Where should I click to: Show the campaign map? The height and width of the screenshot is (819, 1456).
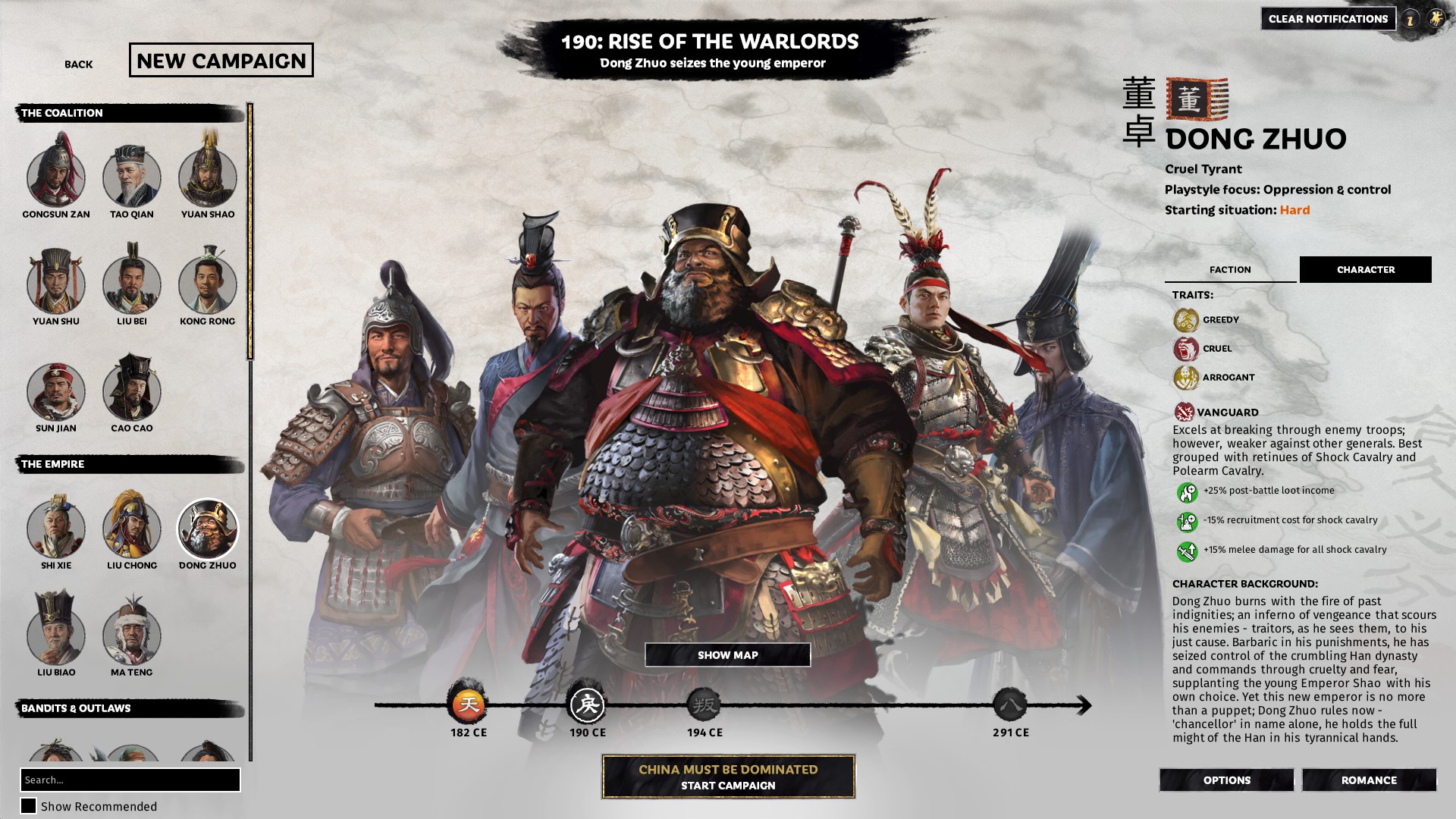pos(727,655)
